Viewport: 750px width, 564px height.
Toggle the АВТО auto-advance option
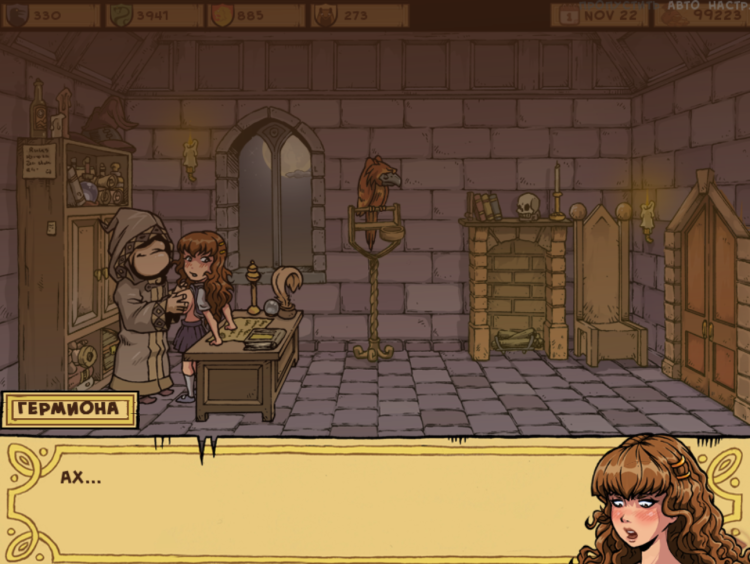(683, 4)
